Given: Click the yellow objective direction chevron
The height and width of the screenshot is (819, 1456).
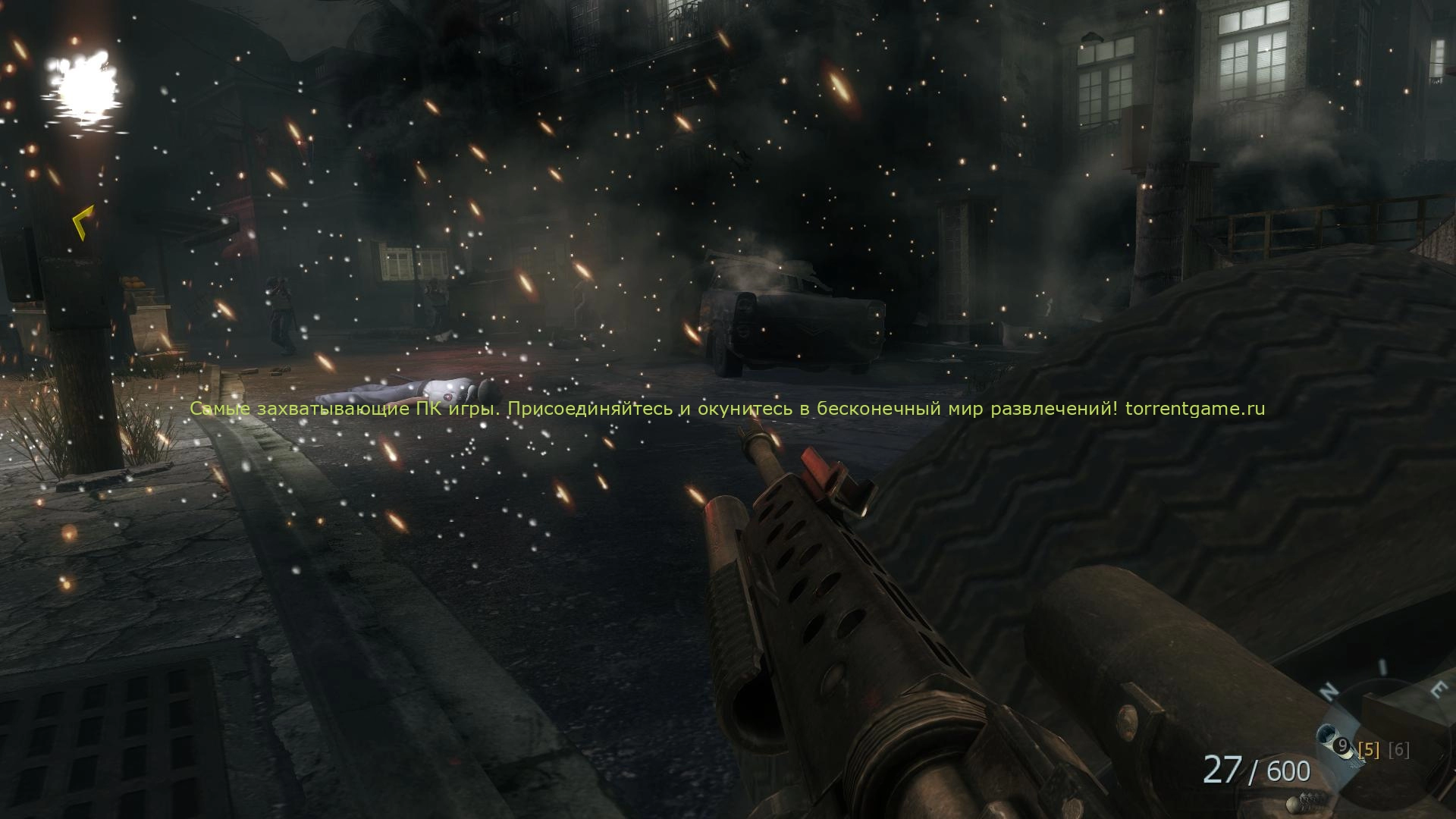Looking at the screenshot, I should [x=83, y=221].
